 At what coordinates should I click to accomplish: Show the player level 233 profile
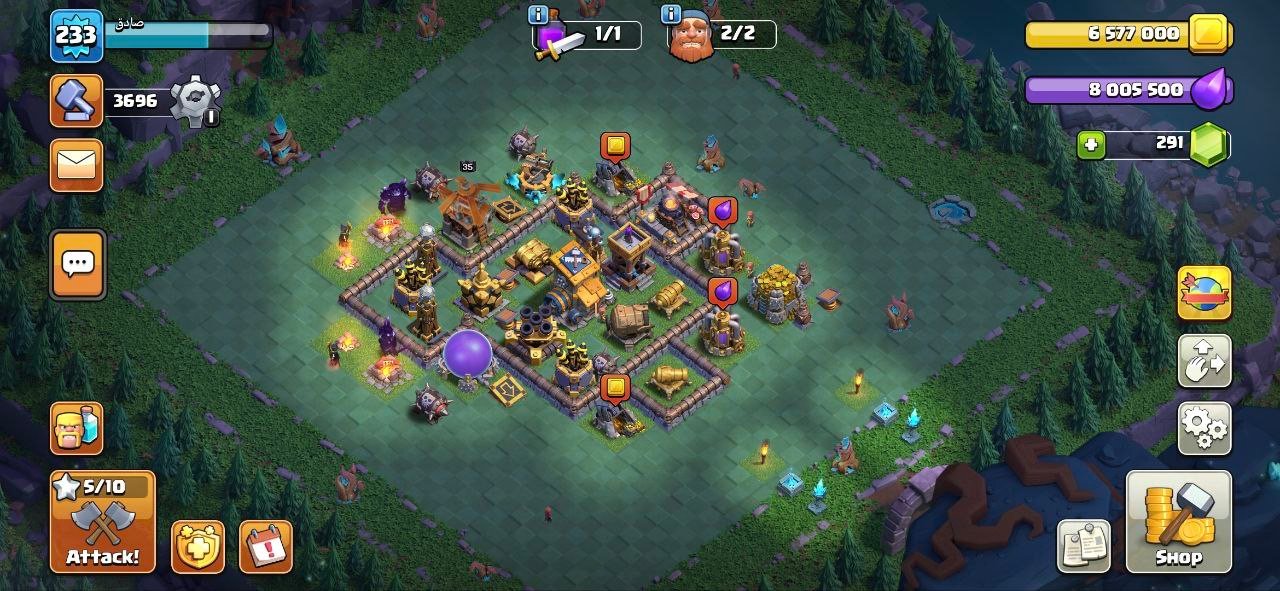pyautogui.click(x=76, y=36)
